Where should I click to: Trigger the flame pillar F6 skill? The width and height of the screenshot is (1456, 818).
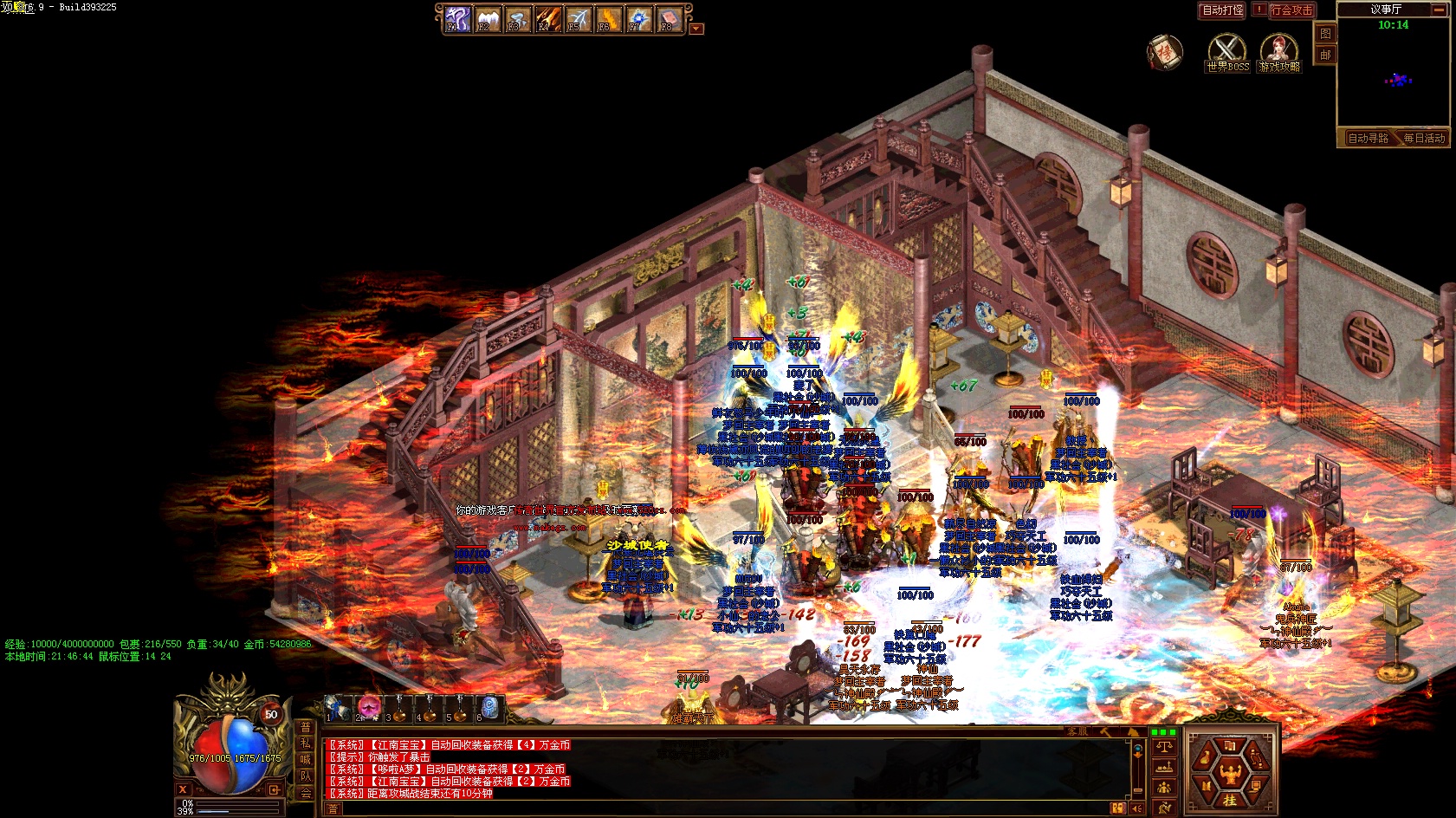[x=608, y=18]
